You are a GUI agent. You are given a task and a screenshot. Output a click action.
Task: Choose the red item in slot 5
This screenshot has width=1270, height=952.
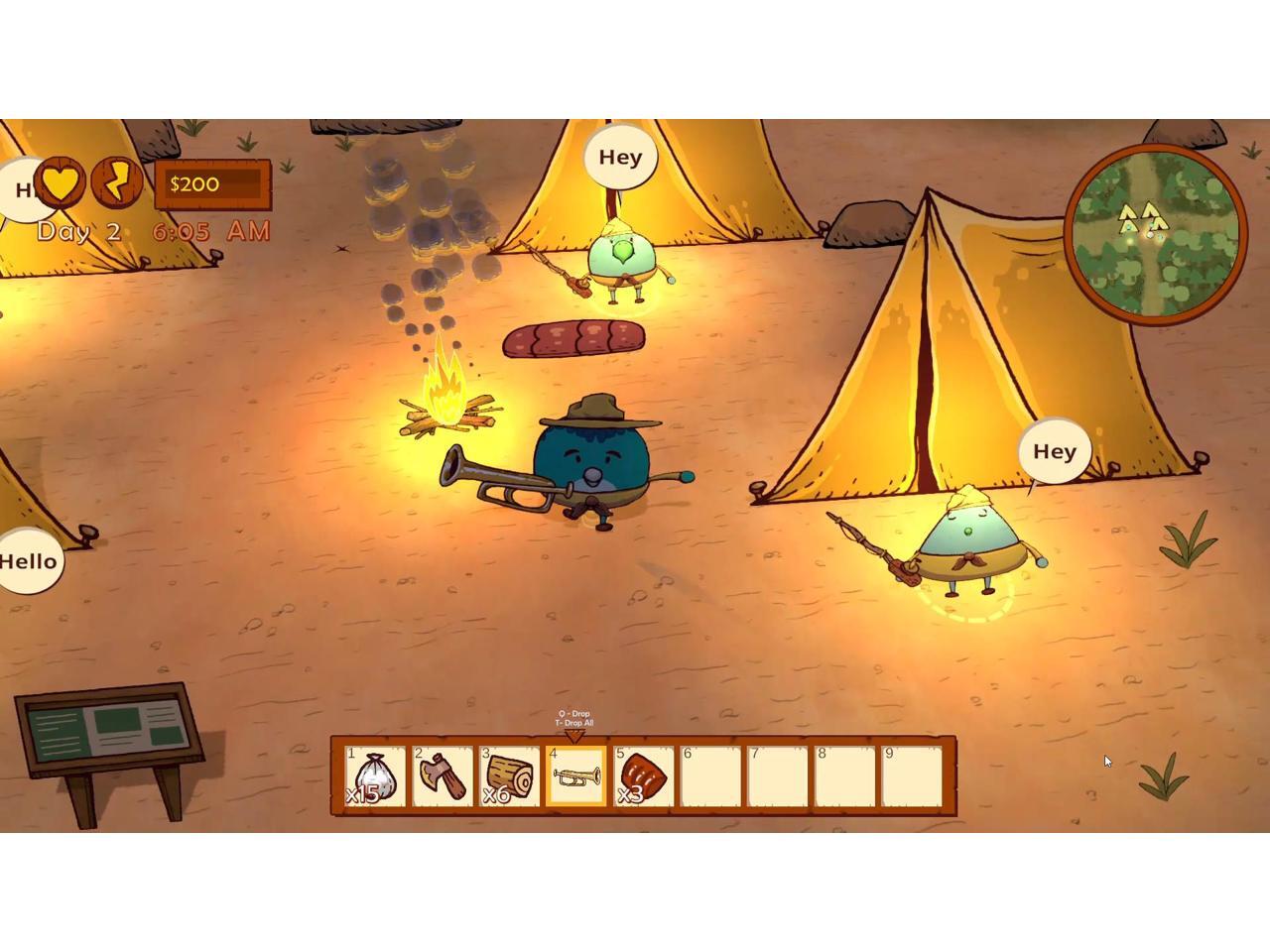tap(644, 775)
